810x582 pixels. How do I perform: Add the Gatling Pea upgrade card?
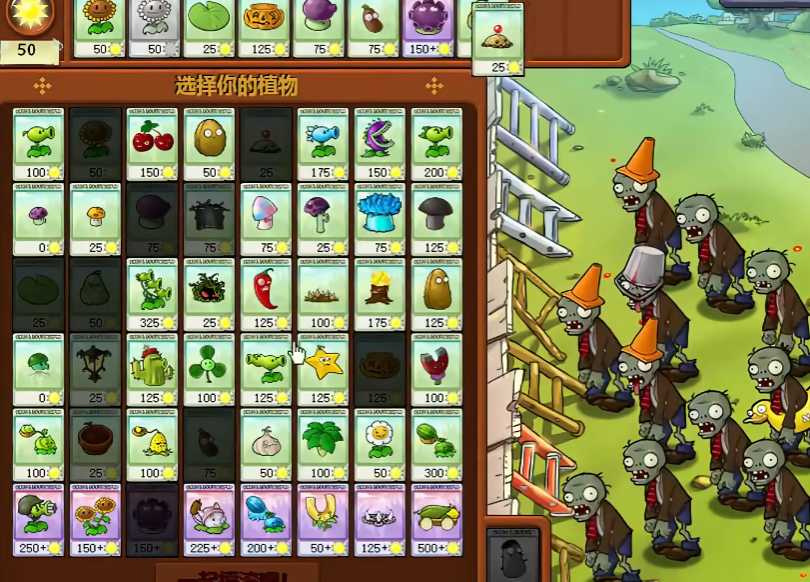[38, 519]
